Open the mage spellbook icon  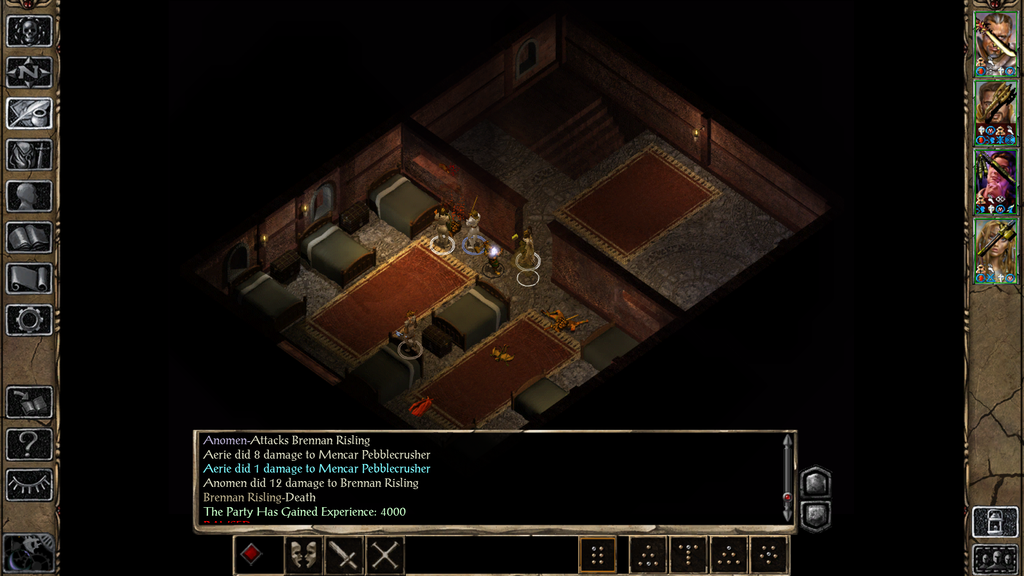[x=29, y=237]
